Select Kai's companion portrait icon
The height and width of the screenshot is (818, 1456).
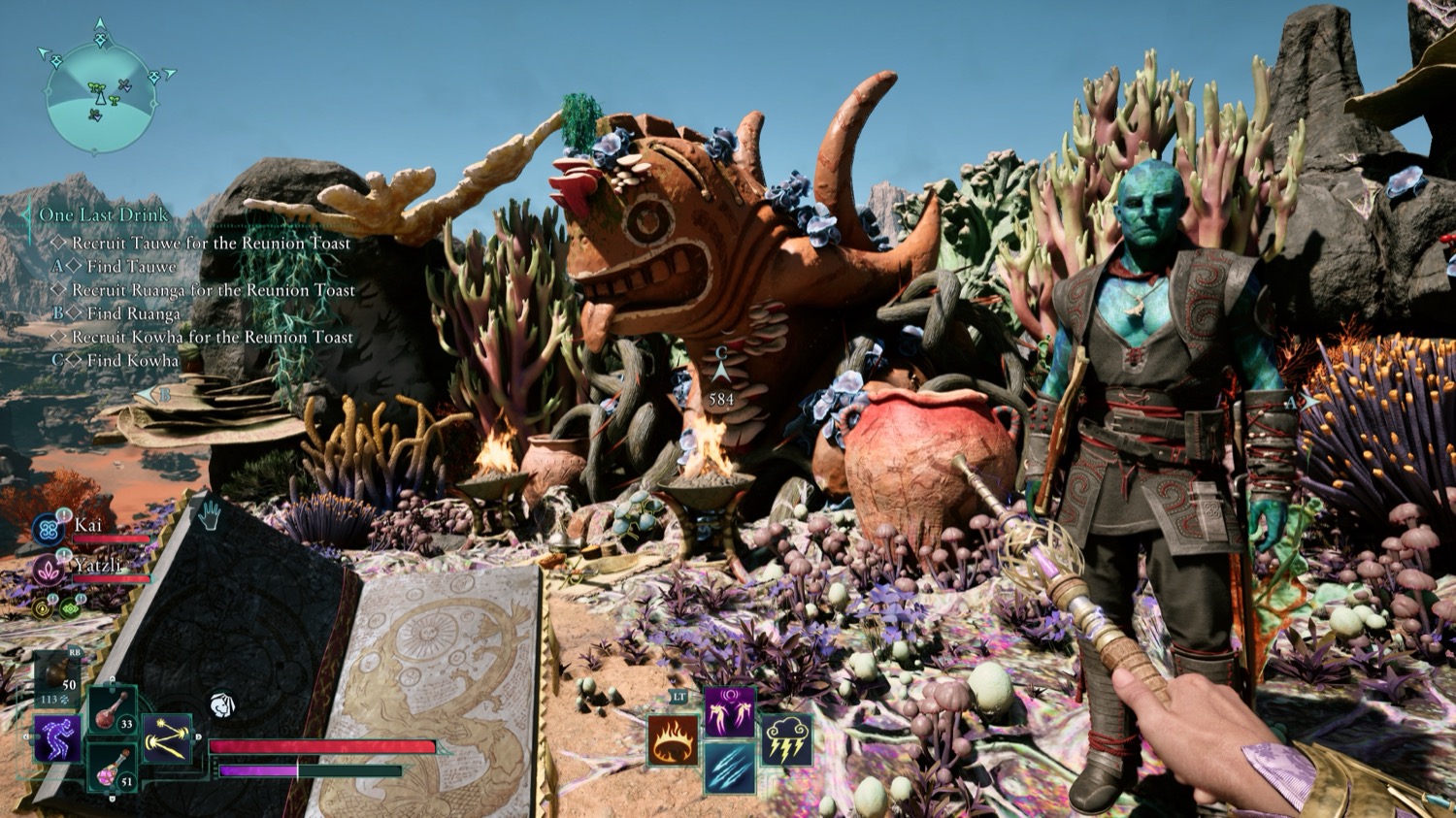click(x=49, y=530)
